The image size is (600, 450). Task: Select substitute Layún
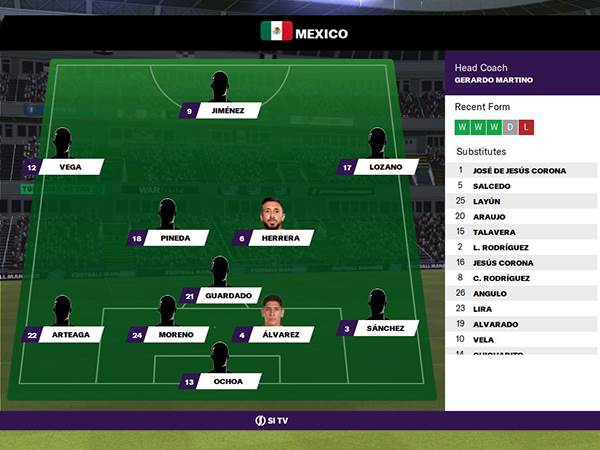(x=487, y=201)
